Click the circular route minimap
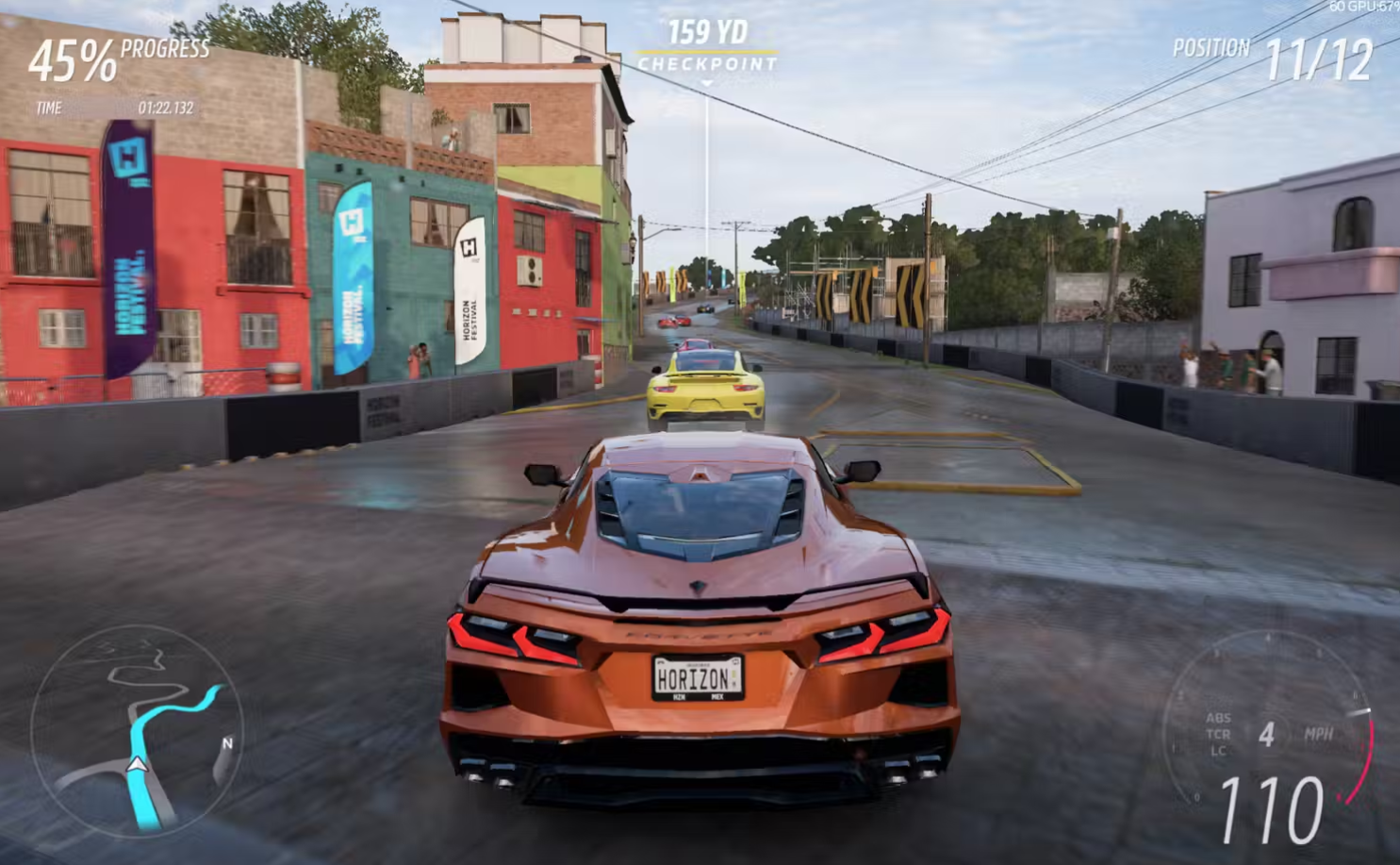 point(138,731)
